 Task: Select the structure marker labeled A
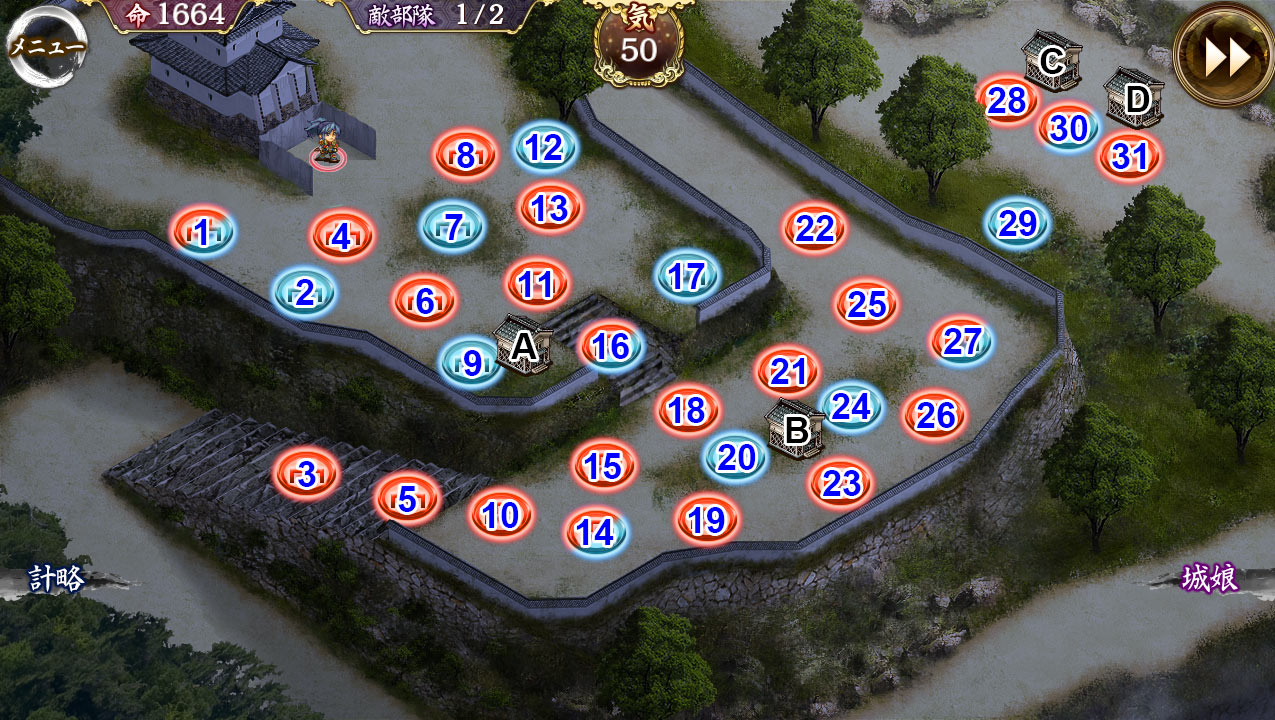(523, 346)
